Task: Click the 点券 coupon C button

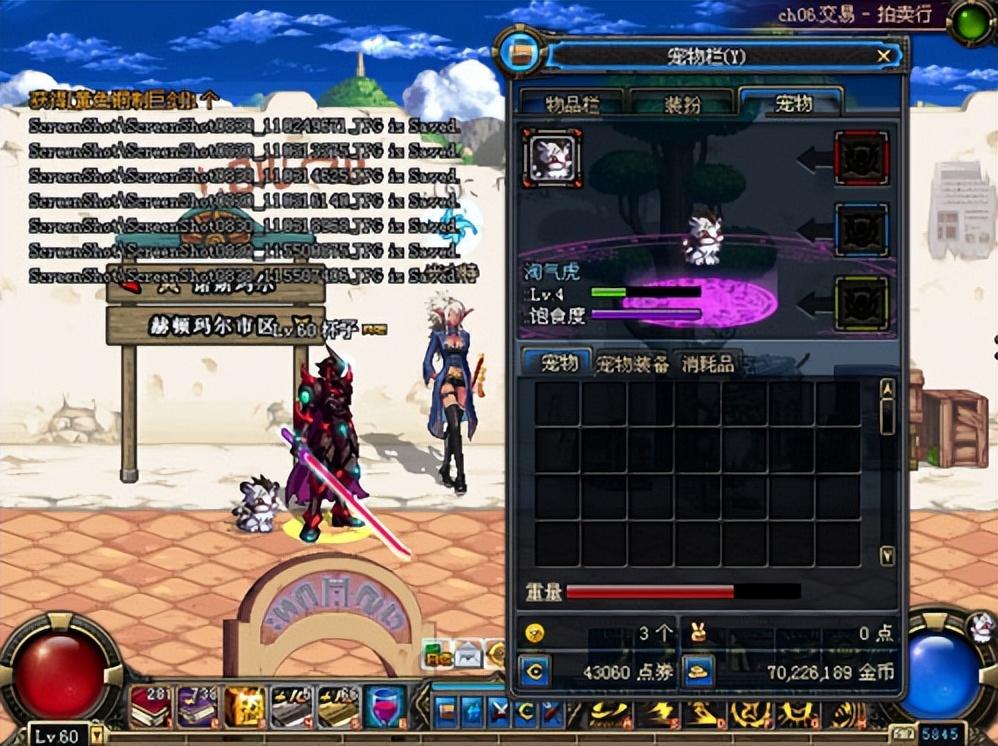Action: [x=534, y=671]
